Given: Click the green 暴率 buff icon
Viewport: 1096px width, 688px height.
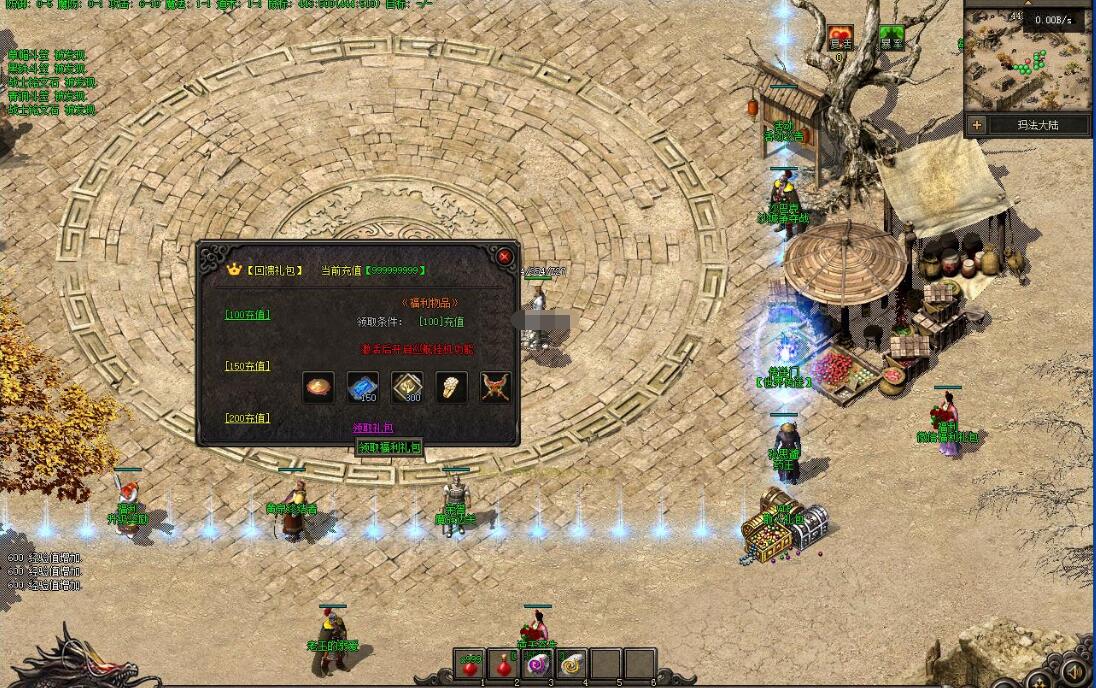Looking at the screenshot, I should (891, 38).
